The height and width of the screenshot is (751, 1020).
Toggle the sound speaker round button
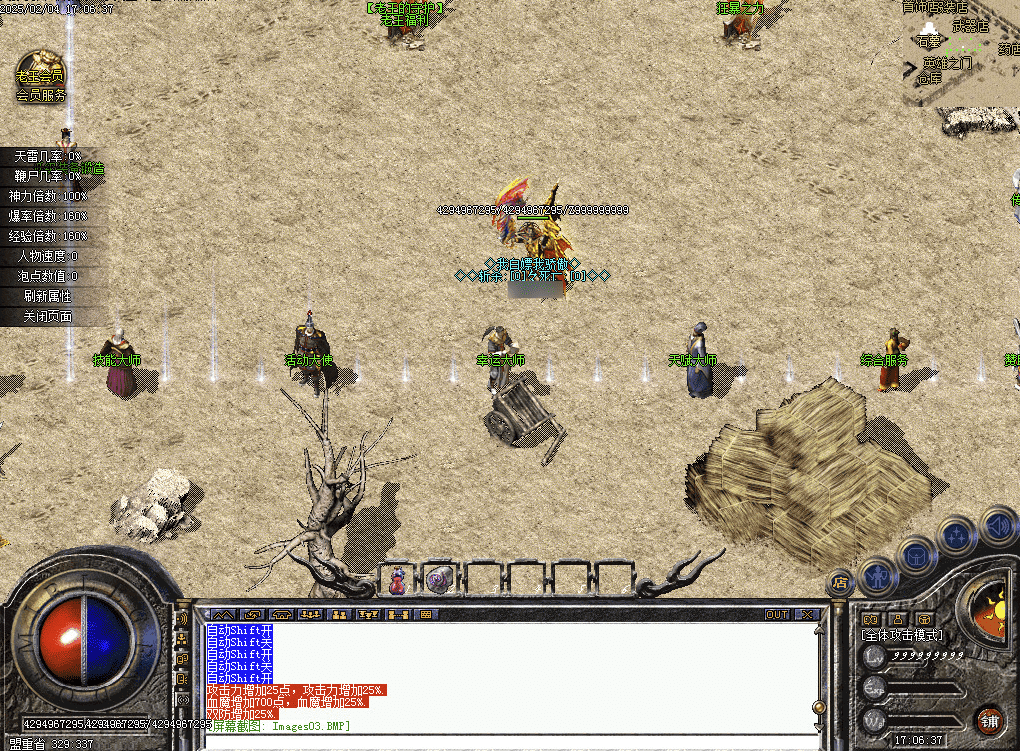click(997, 523)
